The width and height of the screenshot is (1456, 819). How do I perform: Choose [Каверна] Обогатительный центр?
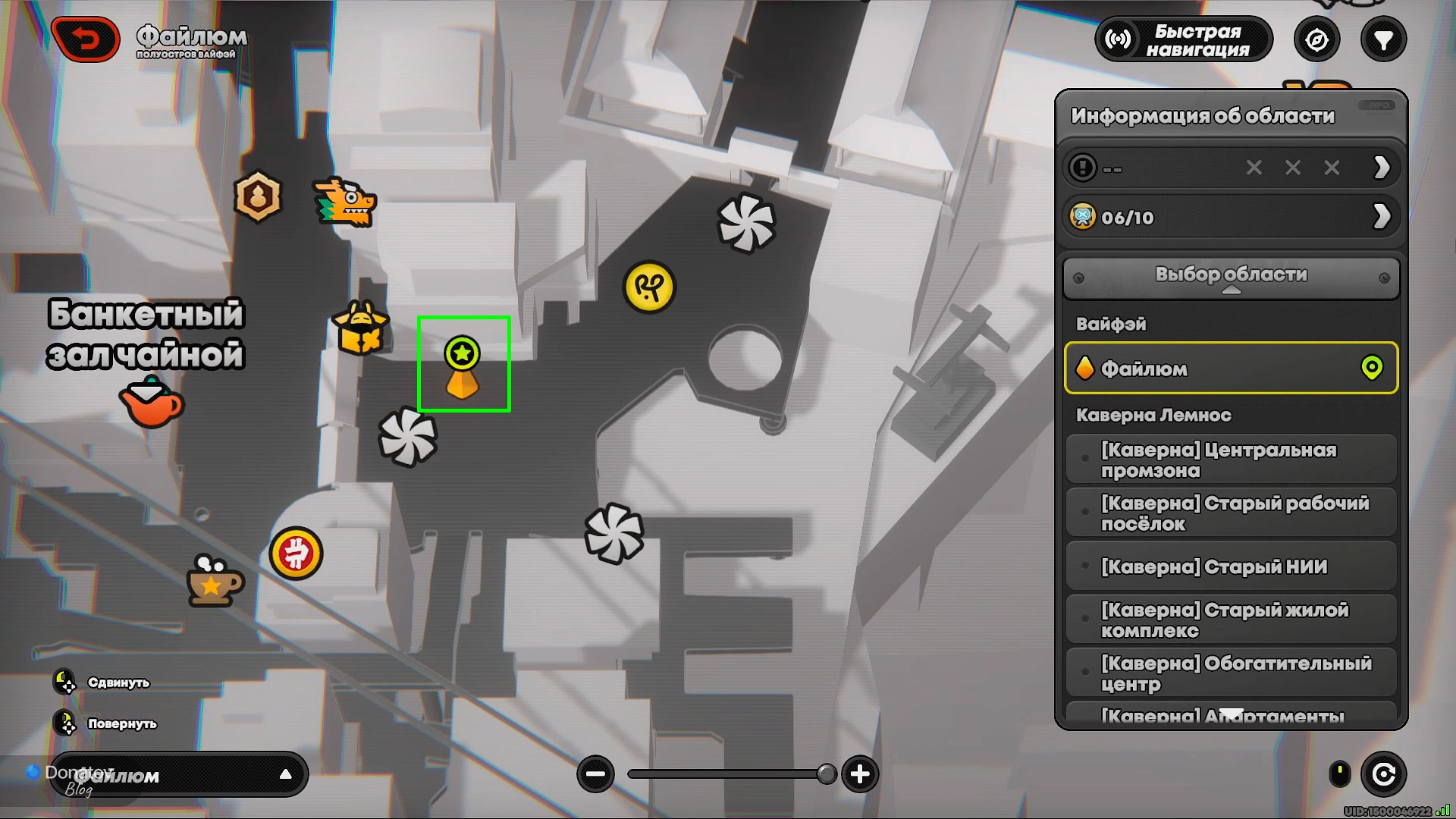[1231, 673]
